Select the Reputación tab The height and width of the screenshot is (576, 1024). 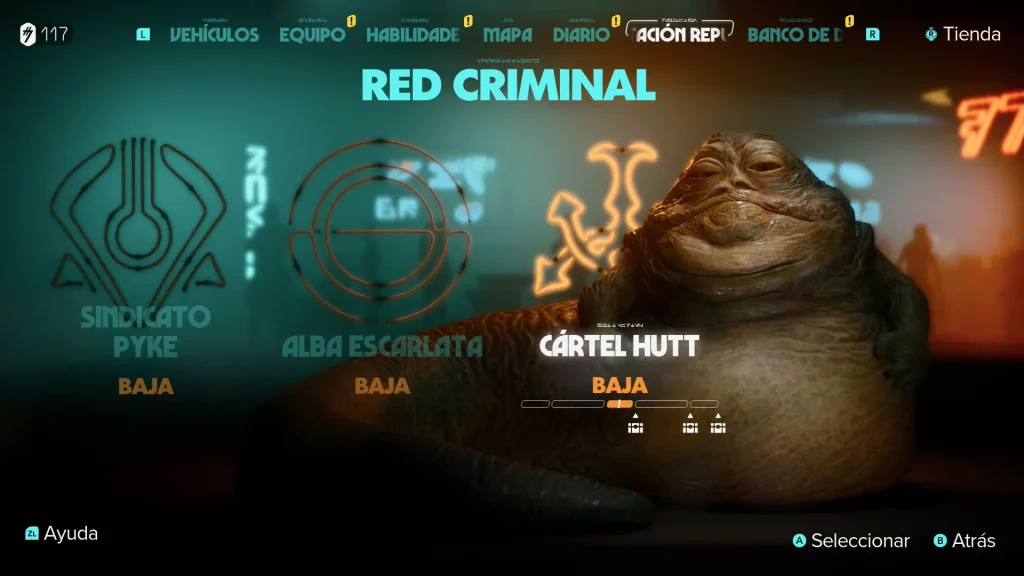[x=679, y=35]
